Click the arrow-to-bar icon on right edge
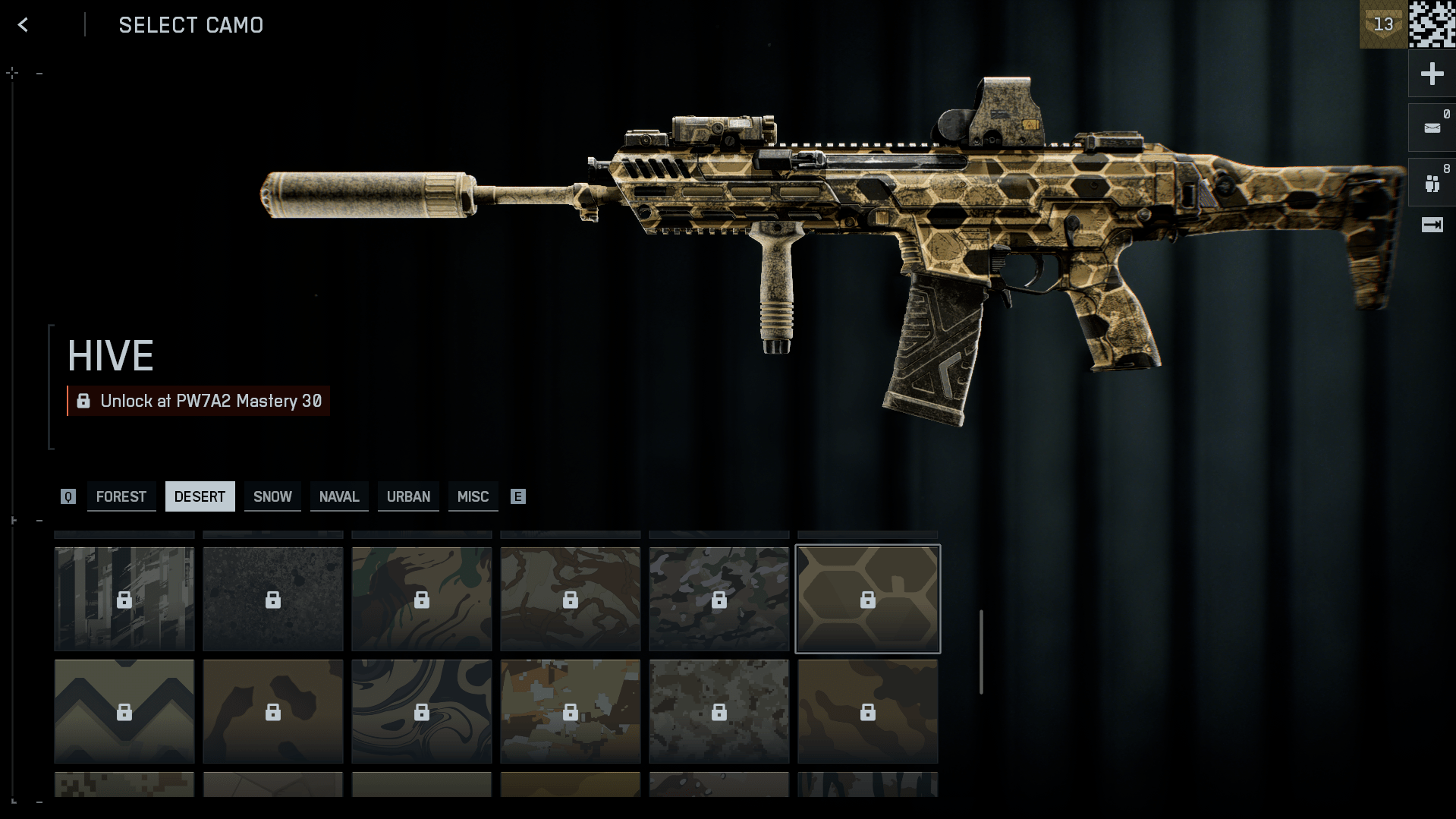The width and height of the screenshot is (1456, 819). (x=1432, y=225)
